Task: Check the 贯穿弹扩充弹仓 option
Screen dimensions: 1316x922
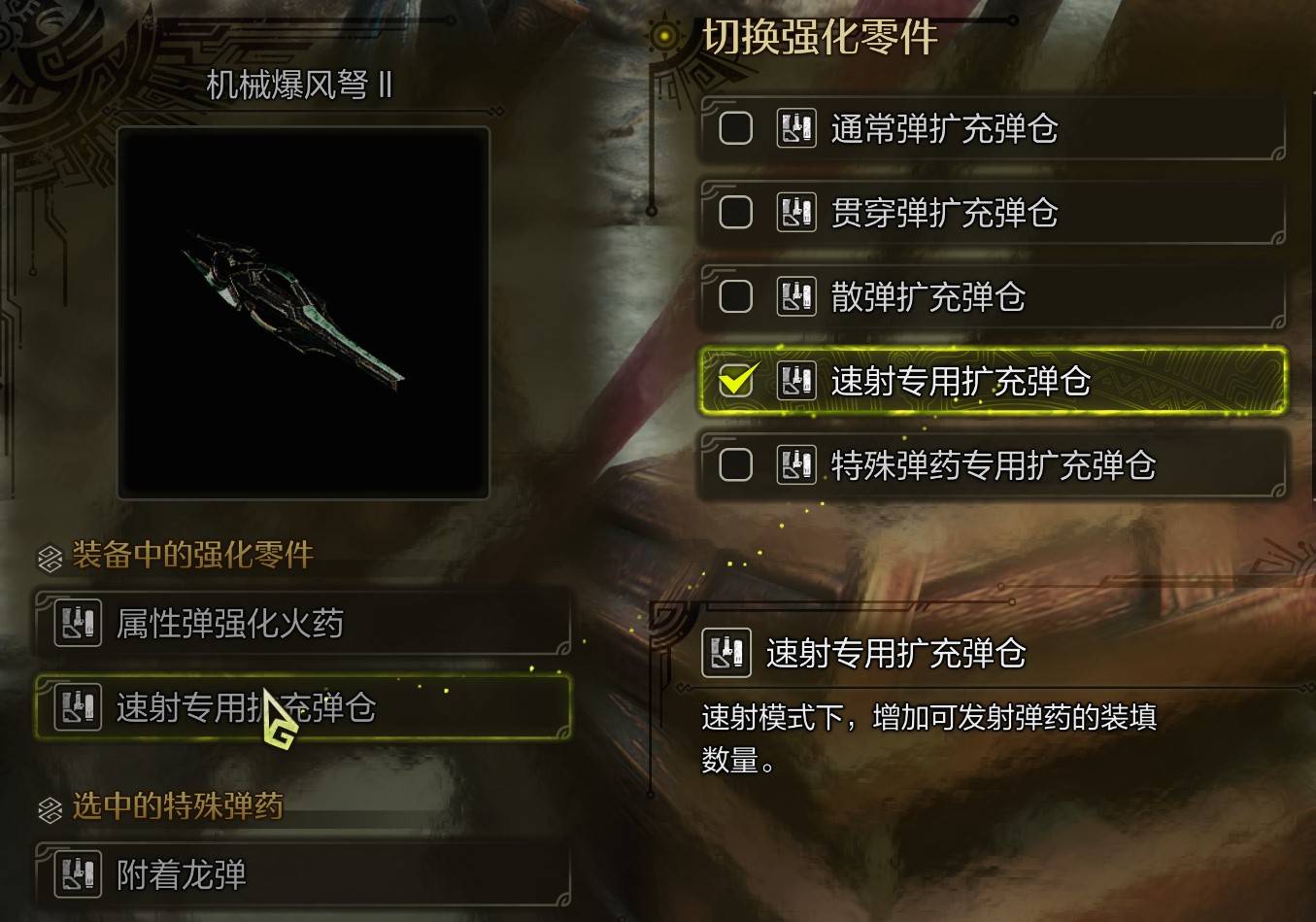Action: pyautogui.click(x=734, y=212)
